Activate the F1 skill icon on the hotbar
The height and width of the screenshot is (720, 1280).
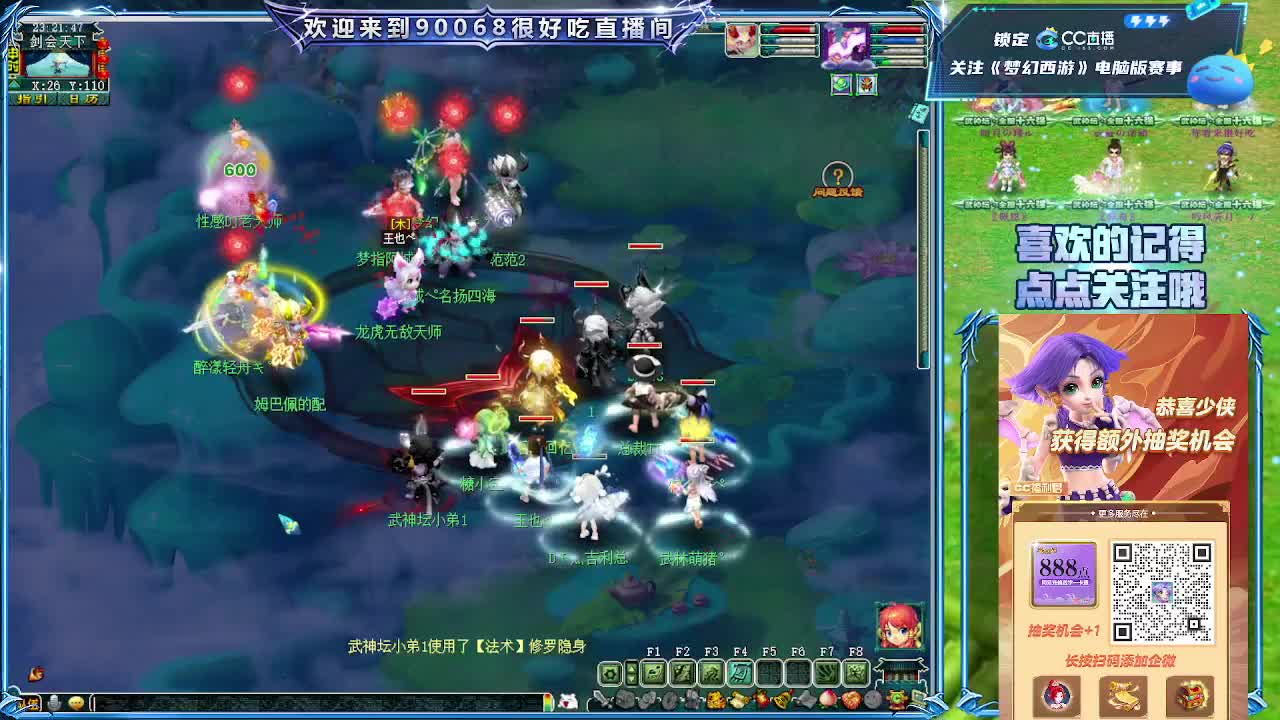pyautogui.click(x=651, y=672)
